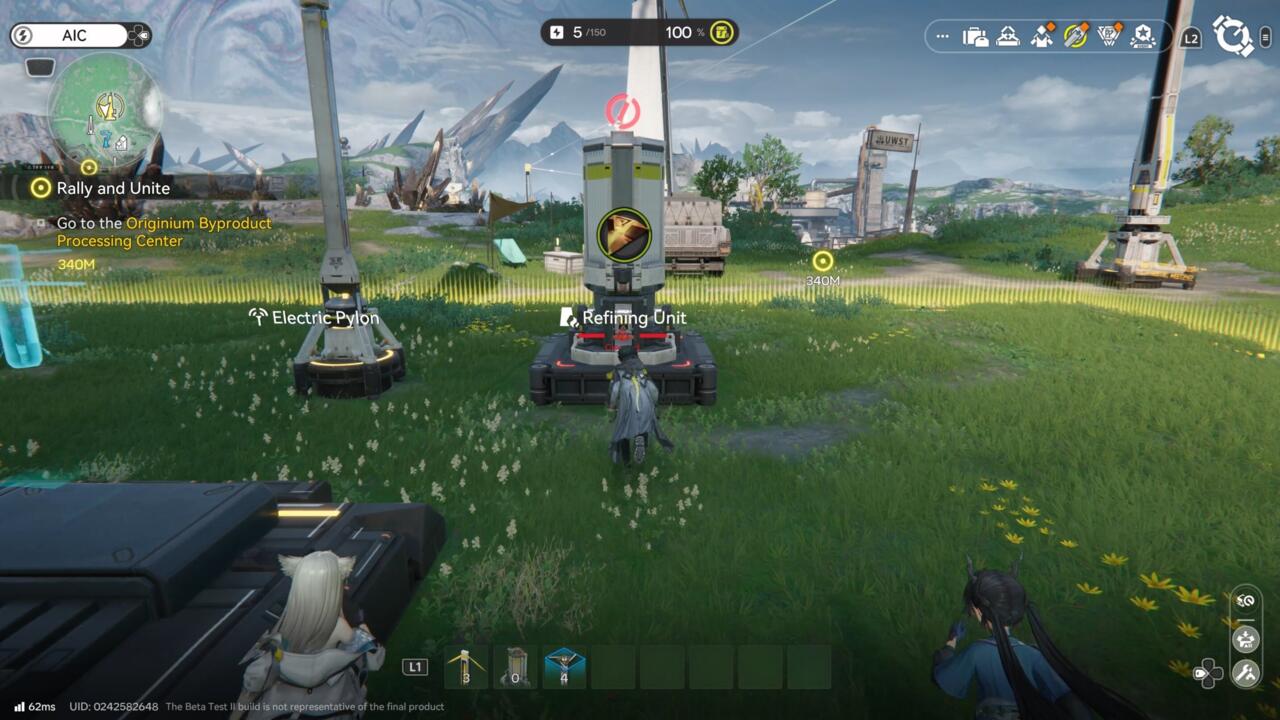Click the wrench and hammer build button
Image resolution: width=1280 pixels, height=720 pixels.
(x=1245, y=673)
